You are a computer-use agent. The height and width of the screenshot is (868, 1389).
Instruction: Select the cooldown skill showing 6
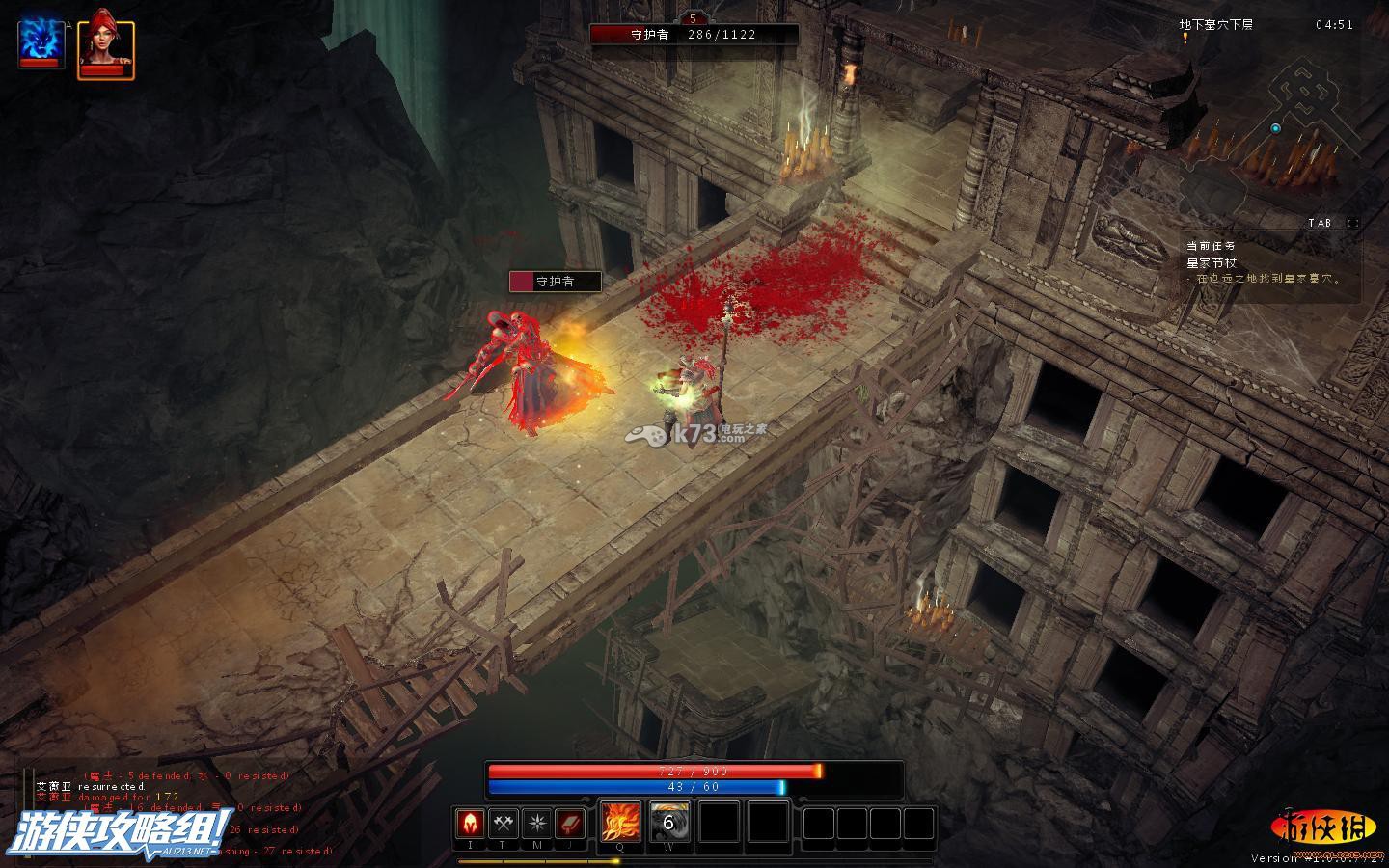click(668, 823)
